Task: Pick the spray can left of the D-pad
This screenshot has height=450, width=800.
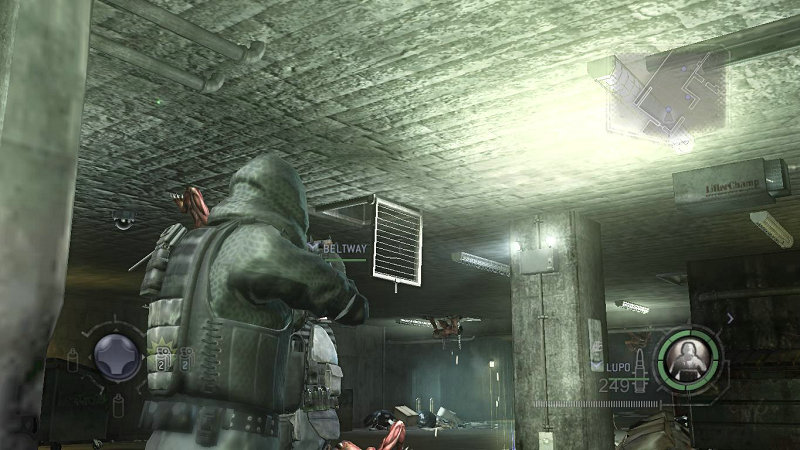Action: (x=74, y=357)
